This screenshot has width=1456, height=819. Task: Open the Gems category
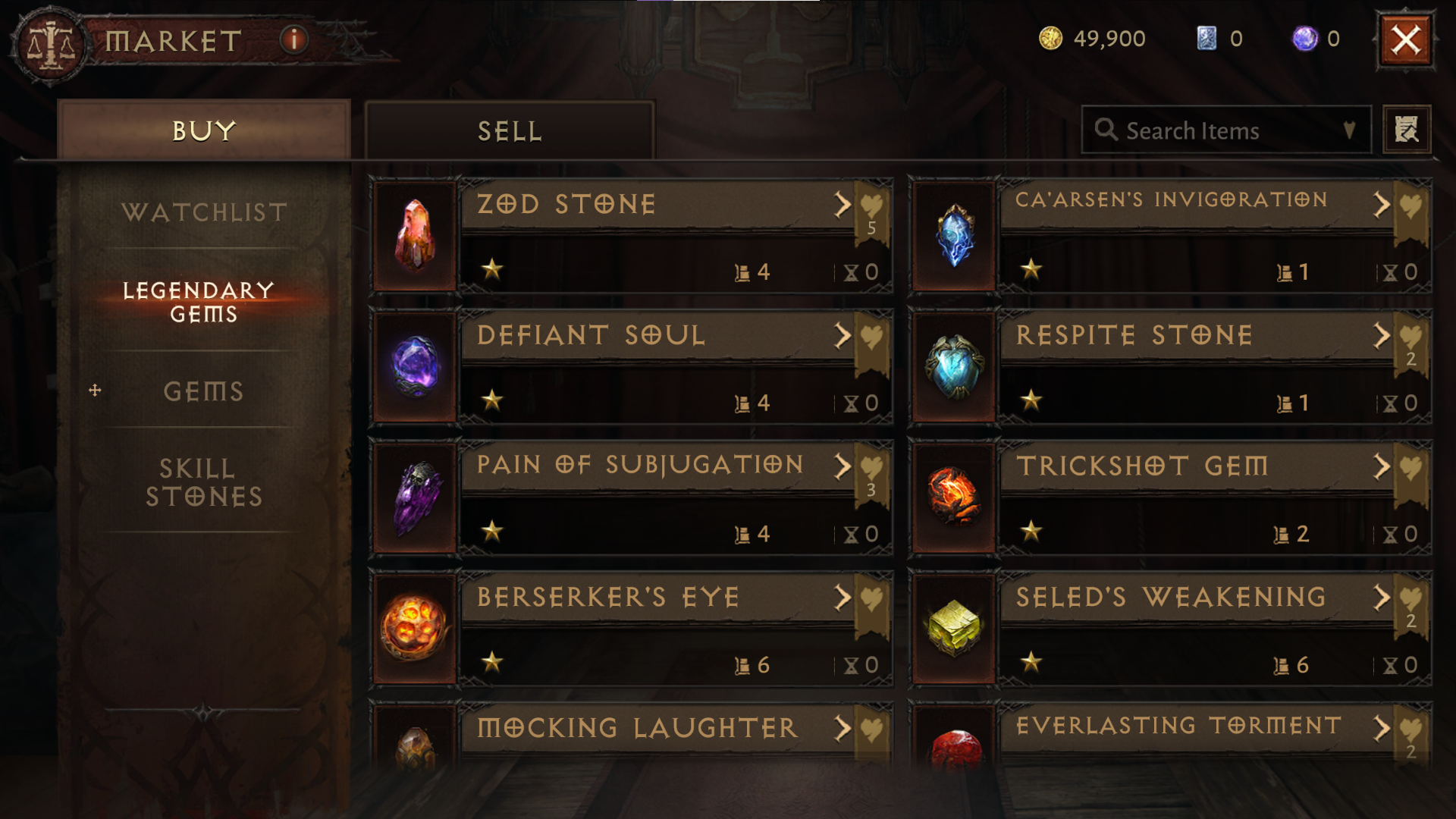click(x=204, y=391)
